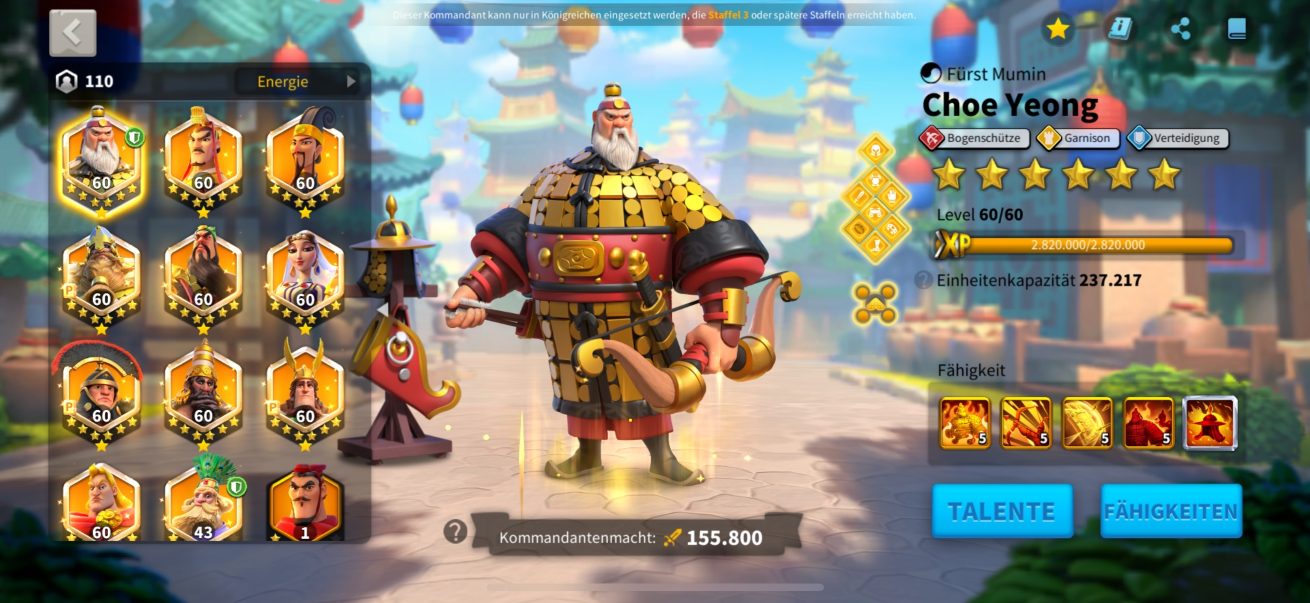Toggle the favorite star icon
The width and height of the screenshot is (1310, 603).
click(1058, 29)
